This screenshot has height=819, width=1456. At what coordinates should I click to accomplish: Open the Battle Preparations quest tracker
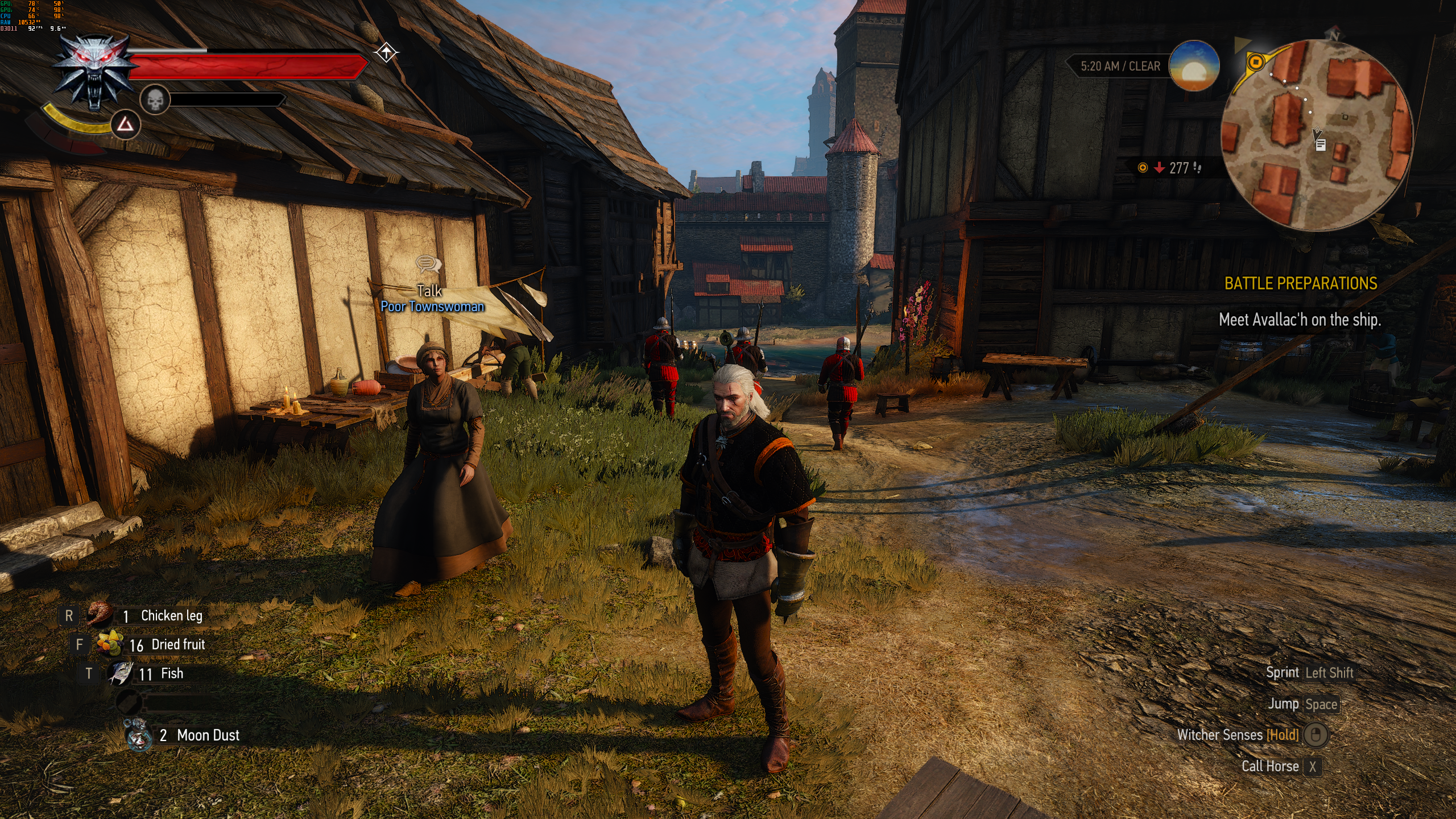(x=1300, y=283)
